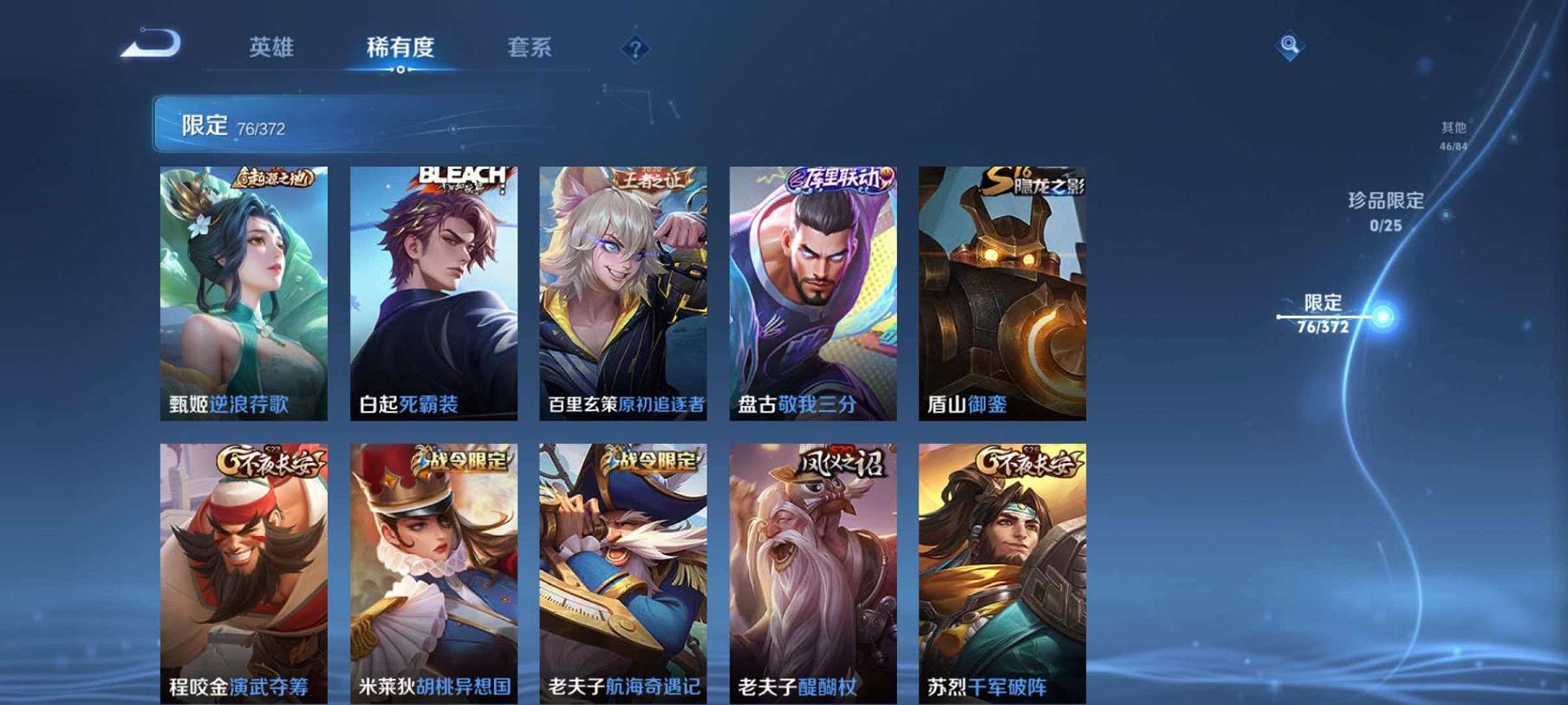Select the active 稀有度 tab

click(400, 49)
